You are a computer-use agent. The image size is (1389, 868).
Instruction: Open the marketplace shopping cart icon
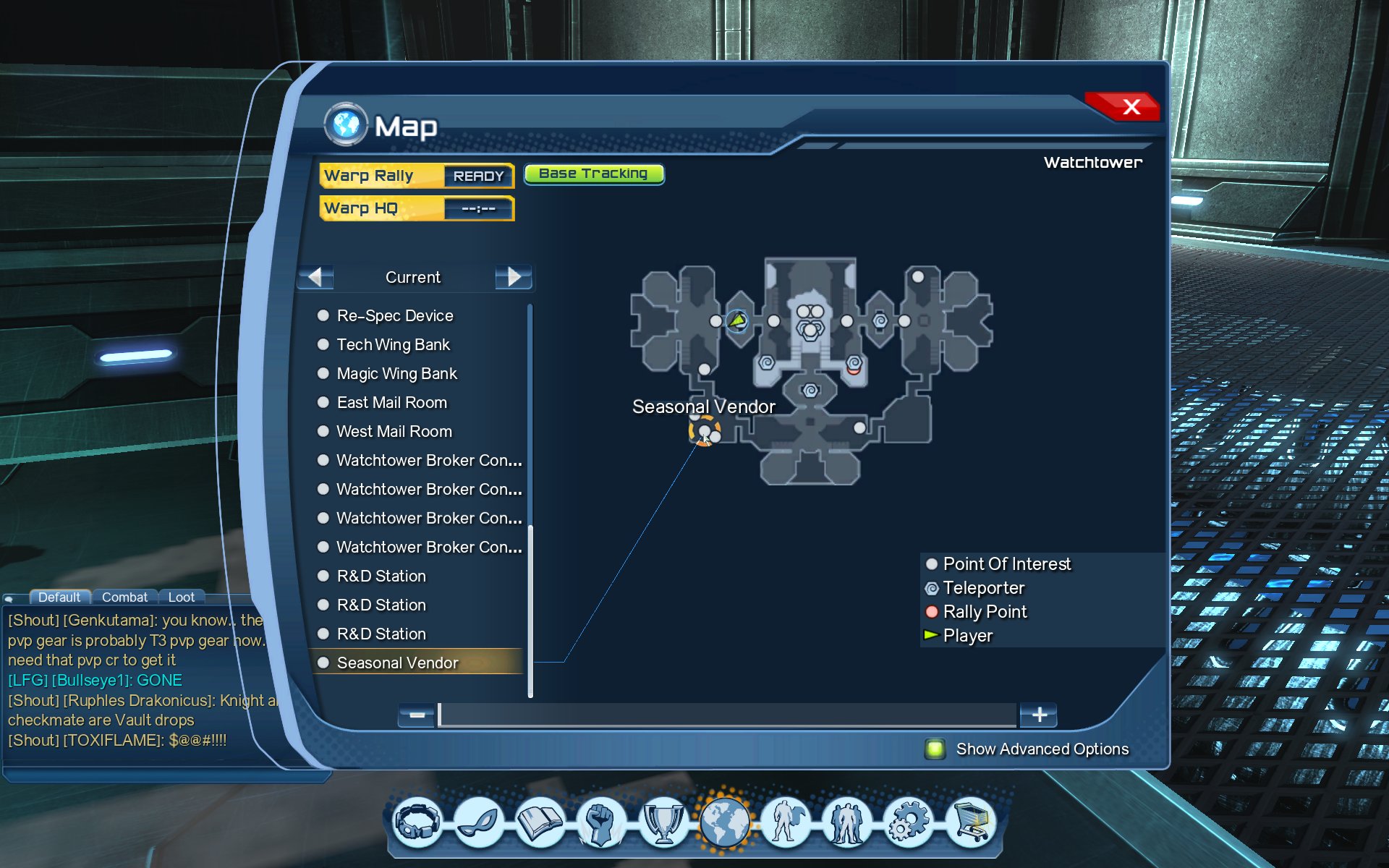tap(971, 822)
